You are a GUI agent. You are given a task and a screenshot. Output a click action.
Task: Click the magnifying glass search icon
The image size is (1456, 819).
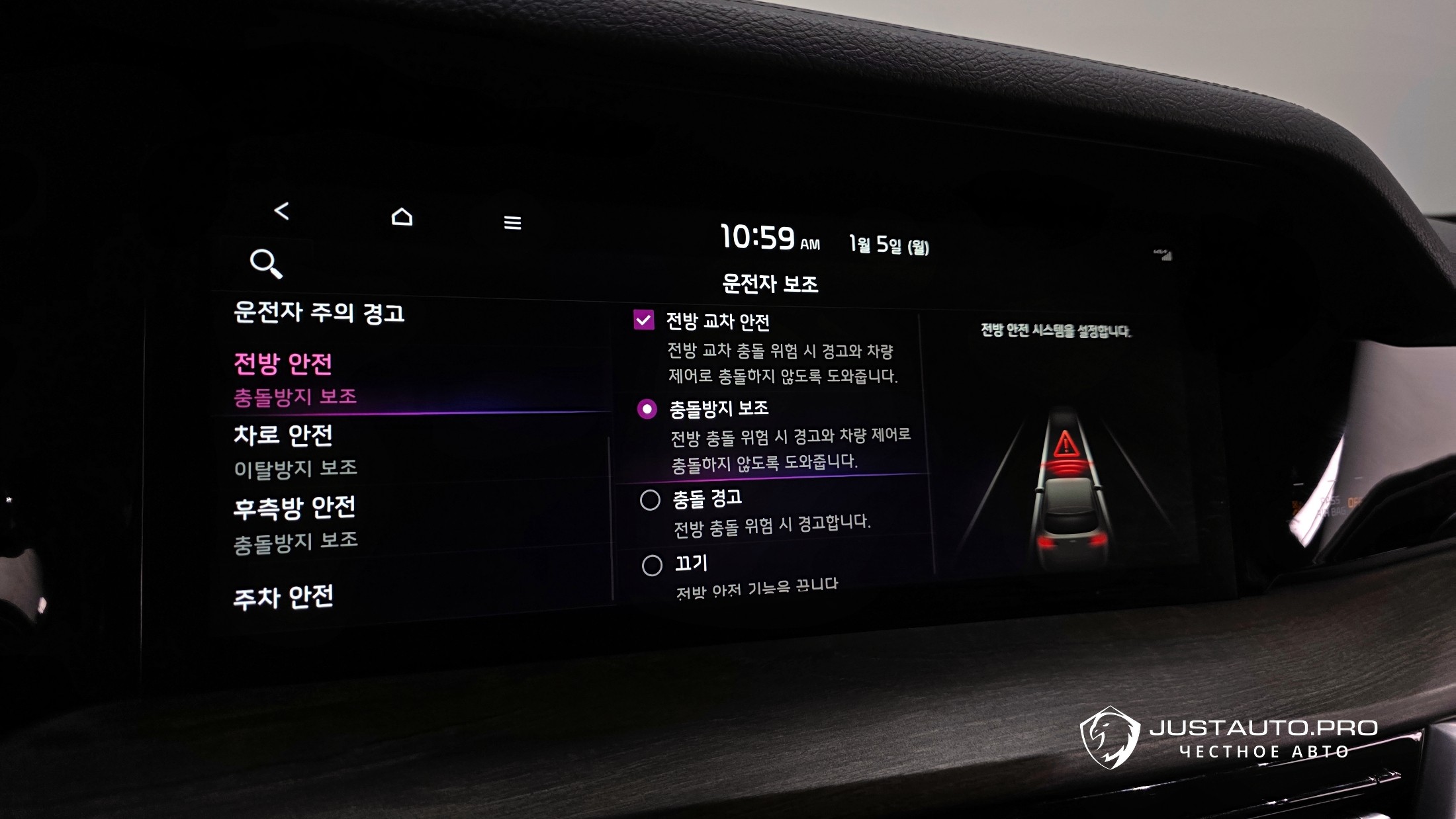[266, 263]
